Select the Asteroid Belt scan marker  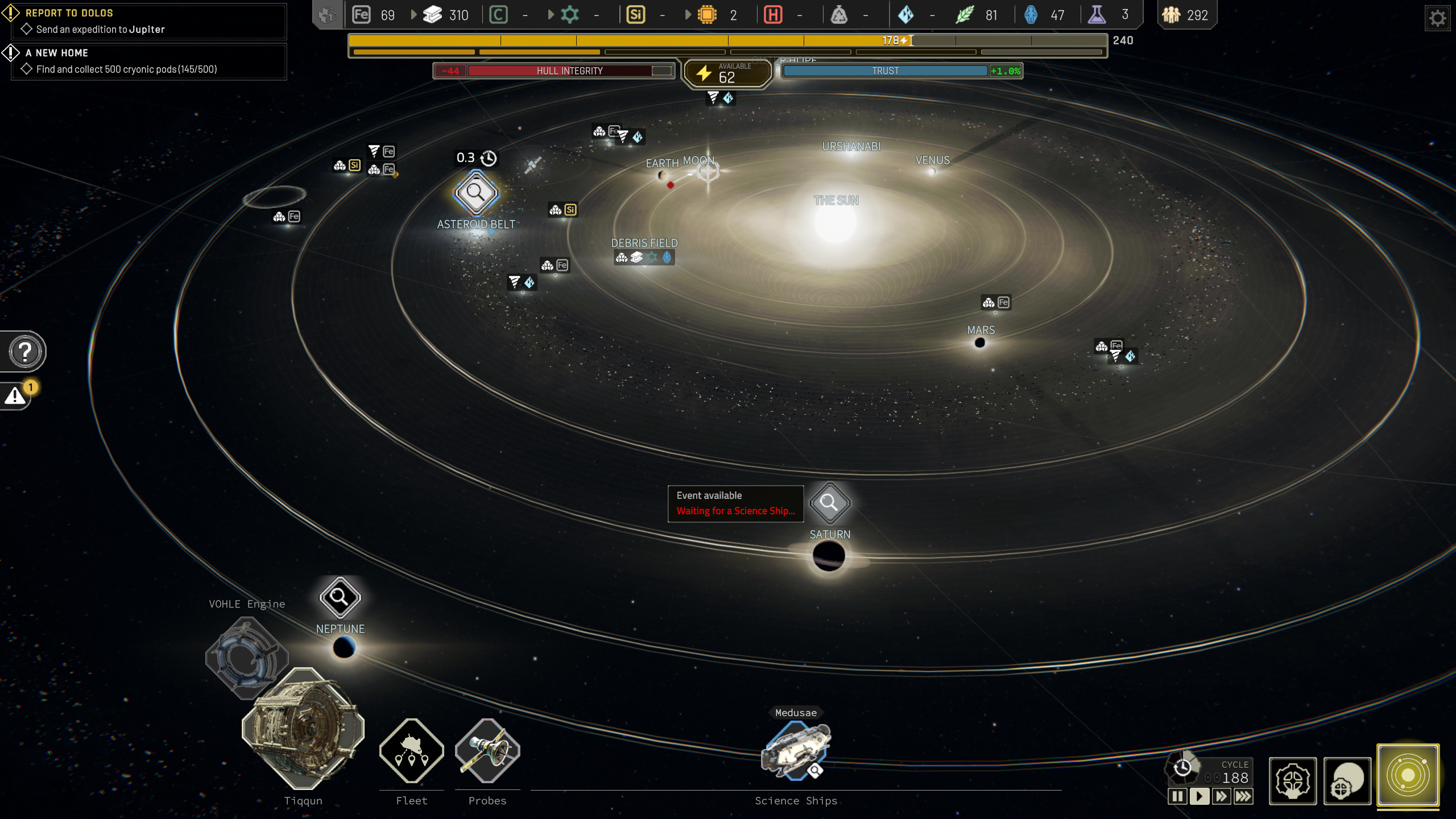[475, 193]
